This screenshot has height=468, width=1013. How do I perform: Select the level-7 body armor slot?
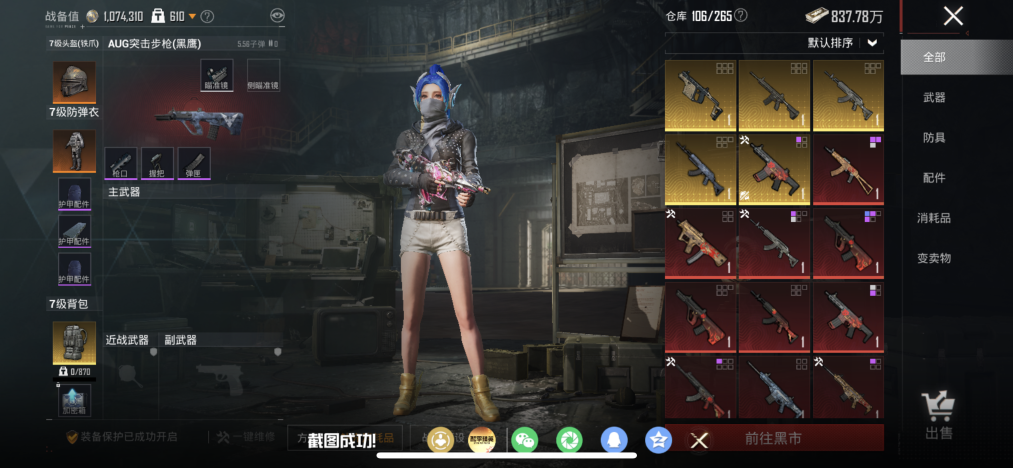click(75, 151)
